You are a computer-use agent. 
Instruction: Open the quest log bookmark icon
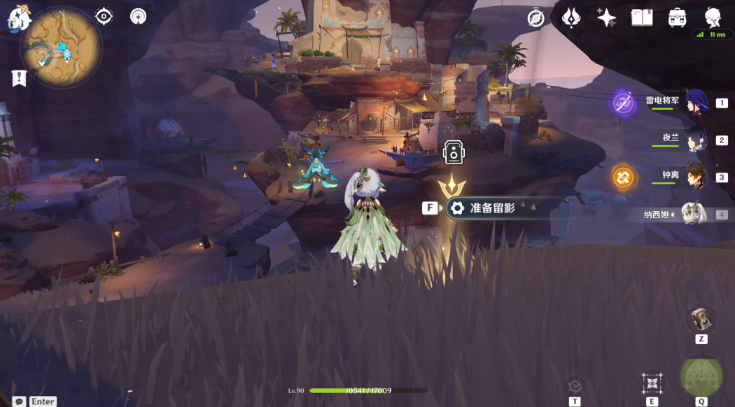(x=17, y=77)
